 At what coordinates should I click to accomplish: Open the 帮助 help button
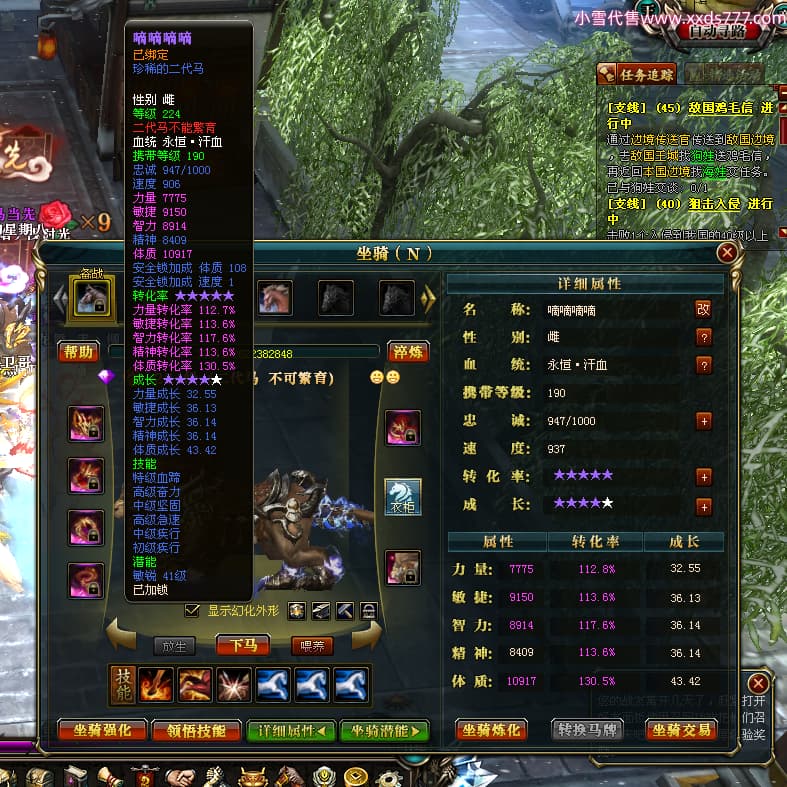(x=78, y=352)
